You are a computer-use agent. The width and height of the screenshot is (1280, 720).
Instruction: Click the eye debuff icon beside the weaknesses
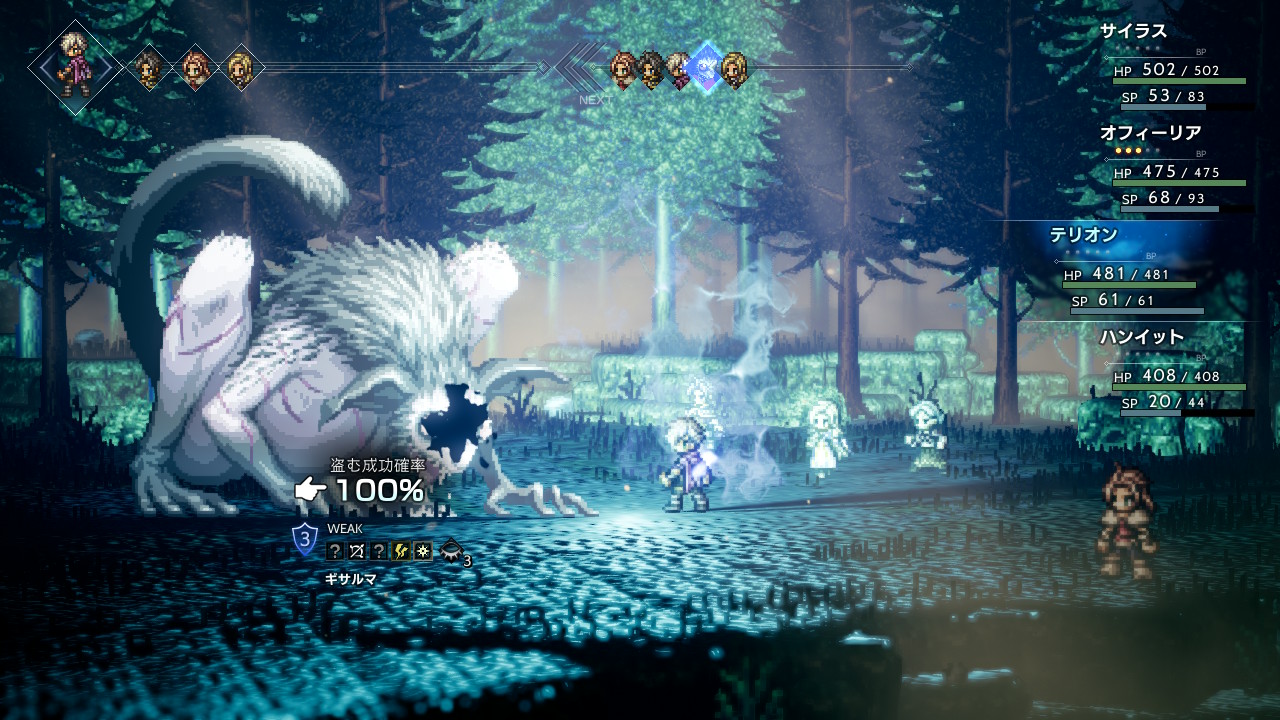452,549
